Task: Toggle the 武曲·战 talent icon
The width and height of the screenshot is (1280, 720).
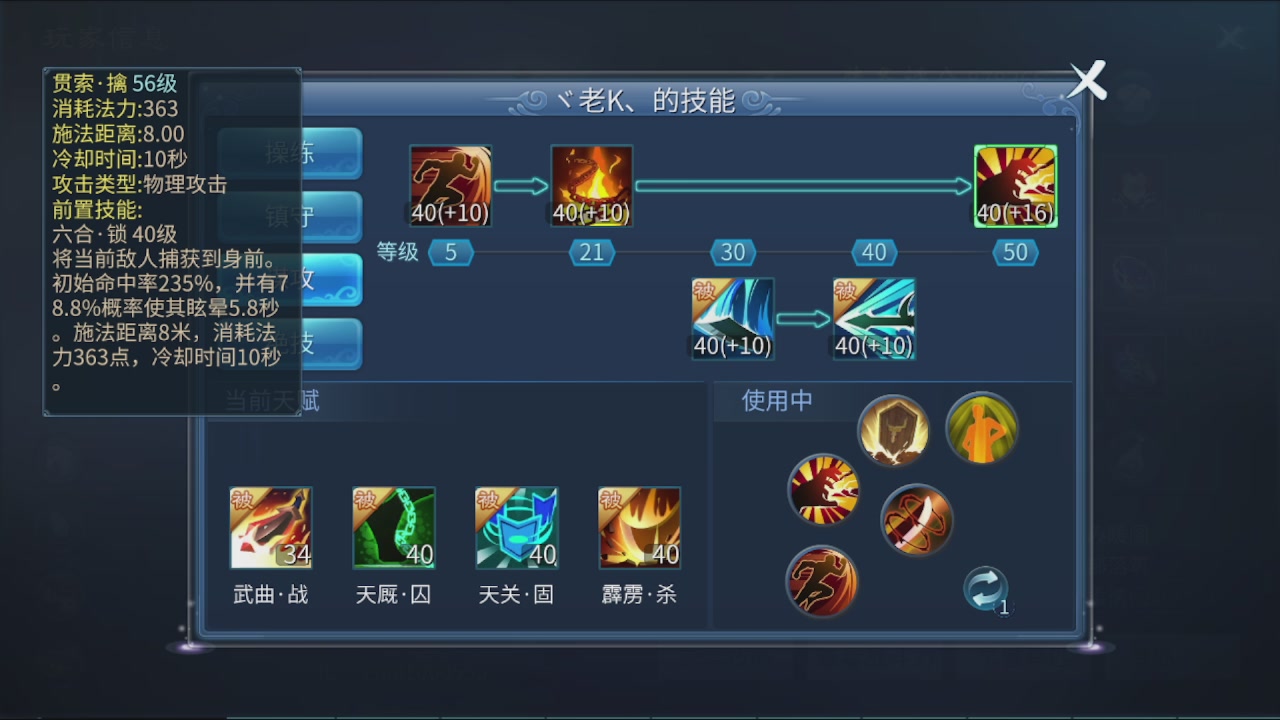Action: tap(270, 527)
